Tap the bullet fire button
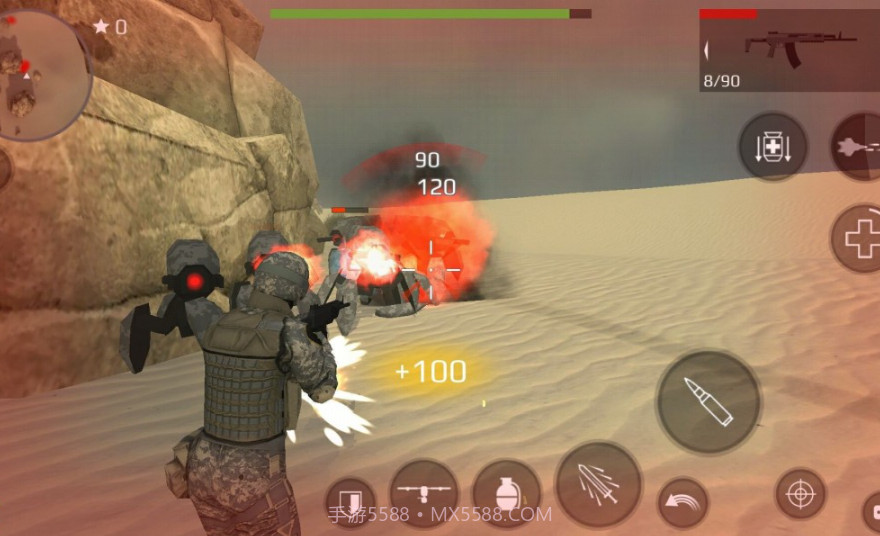The width and height of the screenshot is (880, 536). [x=708, y=402]
